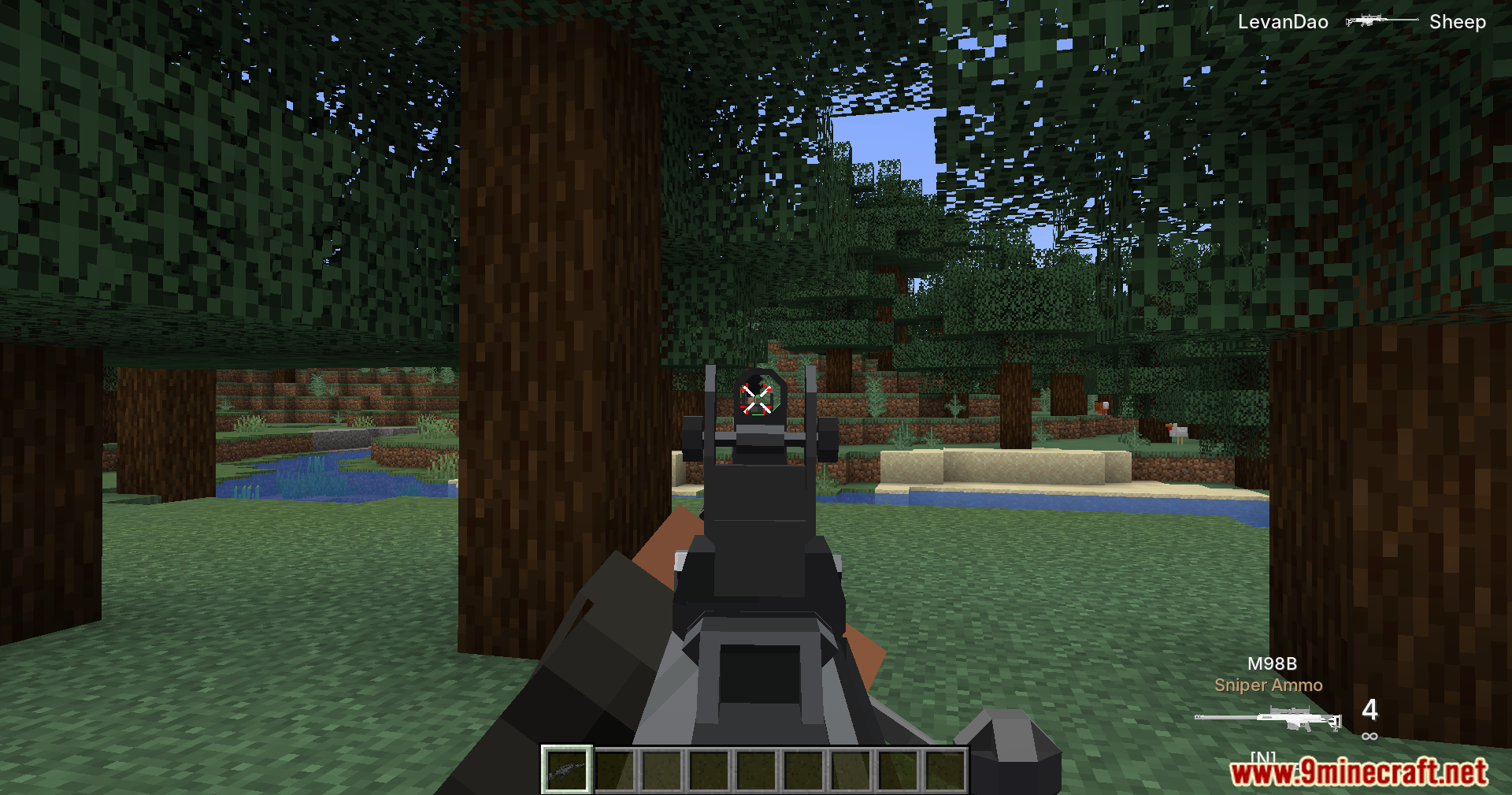Click LevanDao in the kill feed

tap(1284, 20)
